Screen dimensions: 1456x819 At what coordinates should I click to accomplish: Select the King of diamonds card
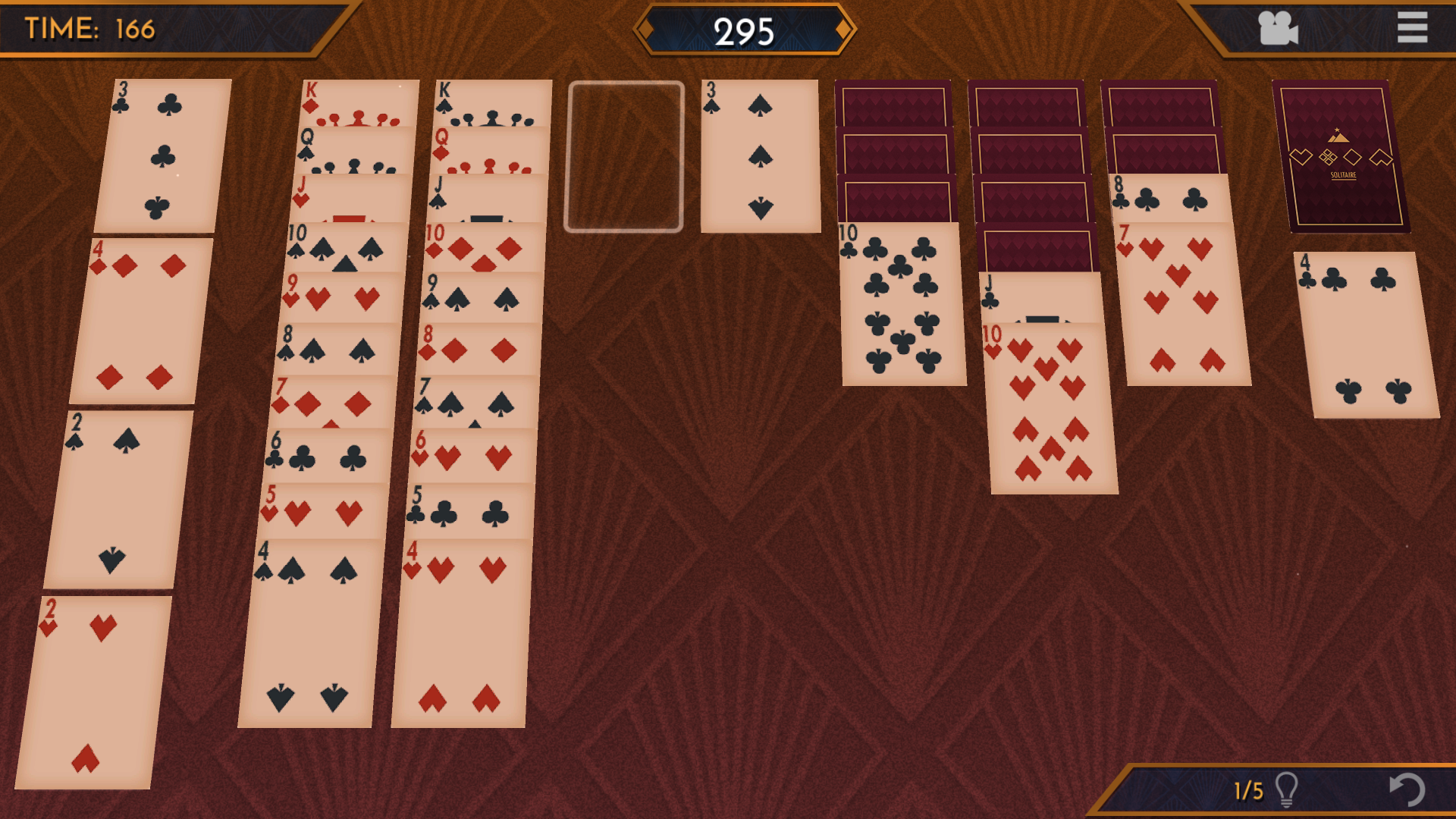point(359,102)
